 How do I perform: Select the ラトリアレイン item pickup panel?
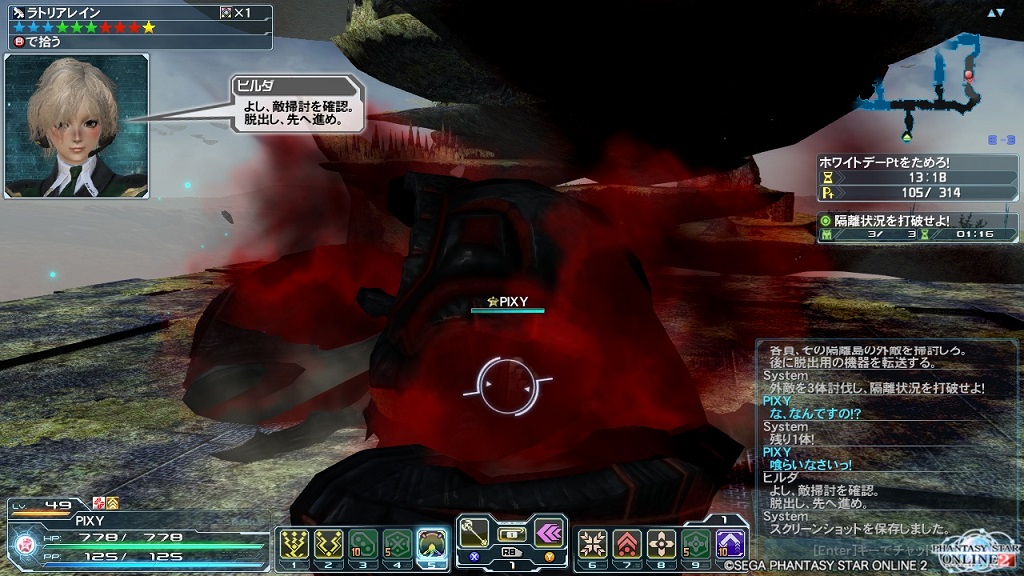coord(137,27)
